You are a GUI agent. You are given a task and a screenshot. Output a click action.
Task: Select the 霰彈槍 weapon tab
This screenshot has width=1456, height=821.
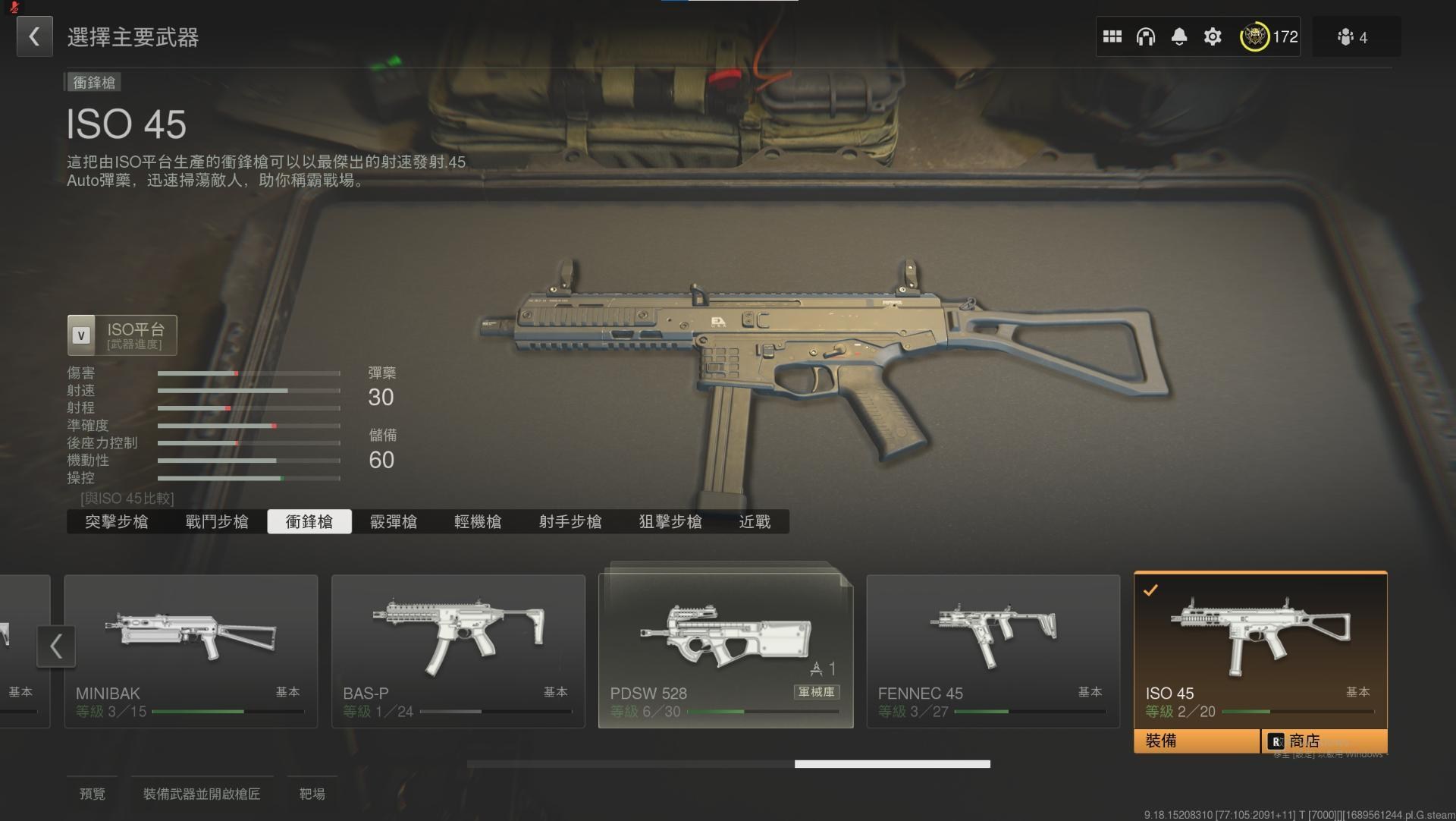[393, 521]
